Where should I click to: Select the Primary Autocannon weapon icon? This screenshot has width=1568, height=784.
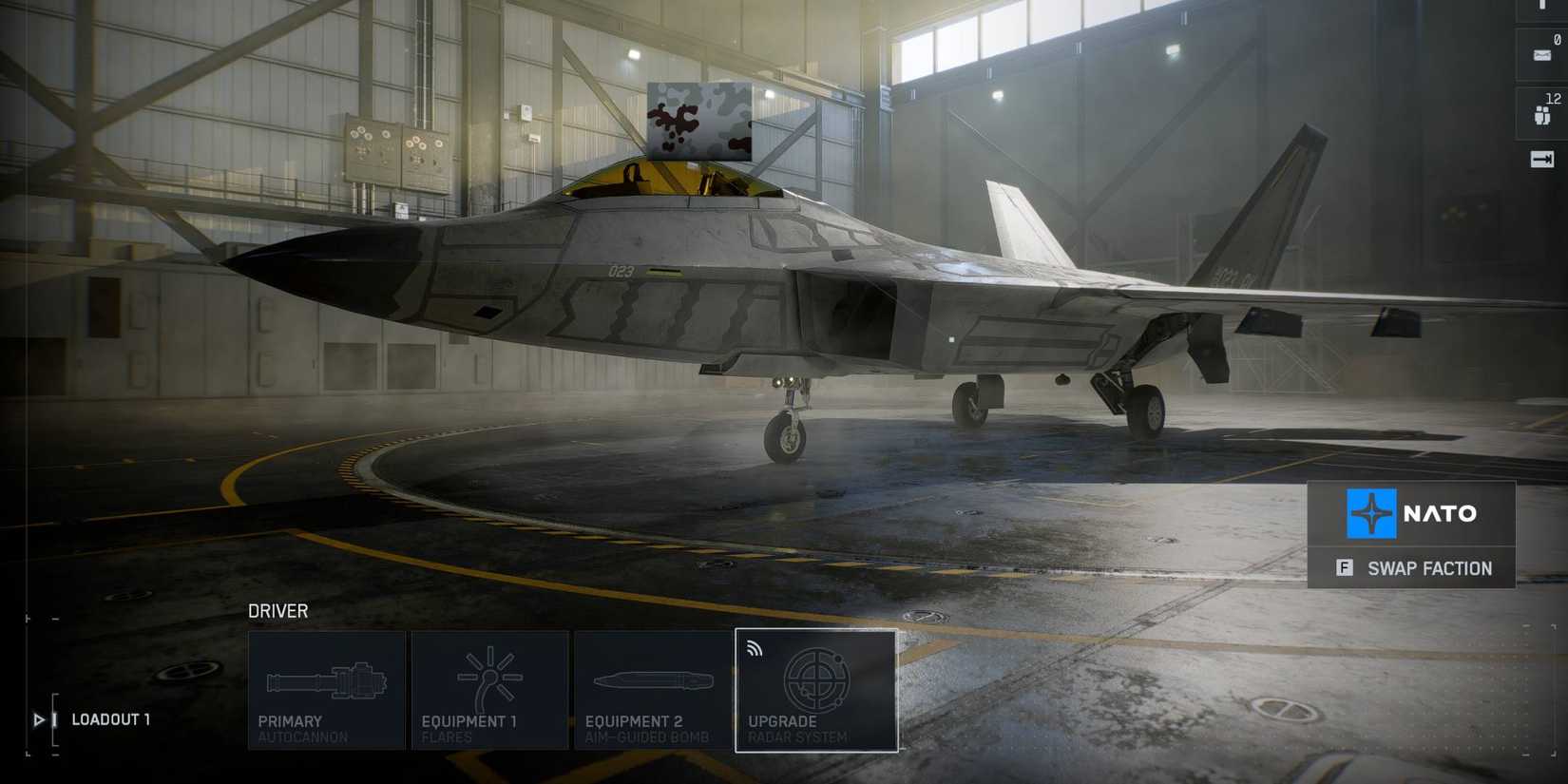326,679
